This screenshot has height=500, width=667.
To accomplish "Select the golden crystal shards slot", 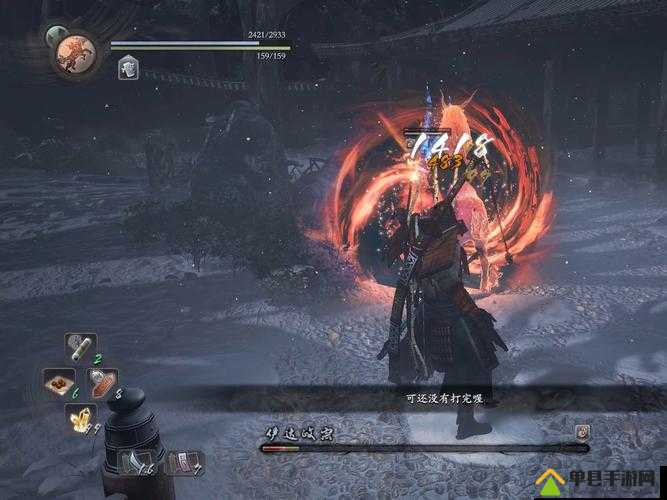I will (x=81, y=419).
